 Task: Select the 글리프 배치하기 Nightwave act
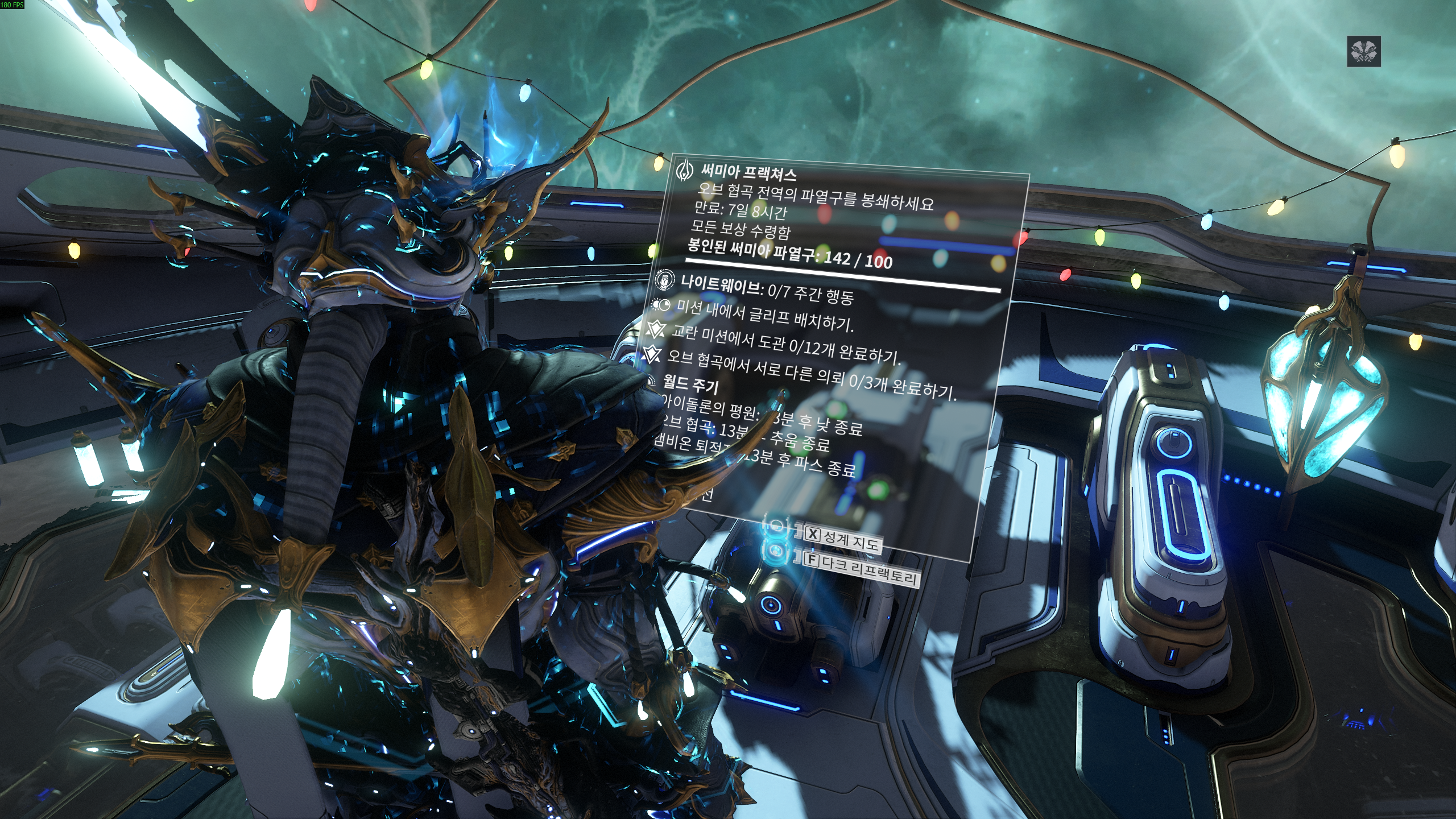pyautogui.click(x=765, y=315)
